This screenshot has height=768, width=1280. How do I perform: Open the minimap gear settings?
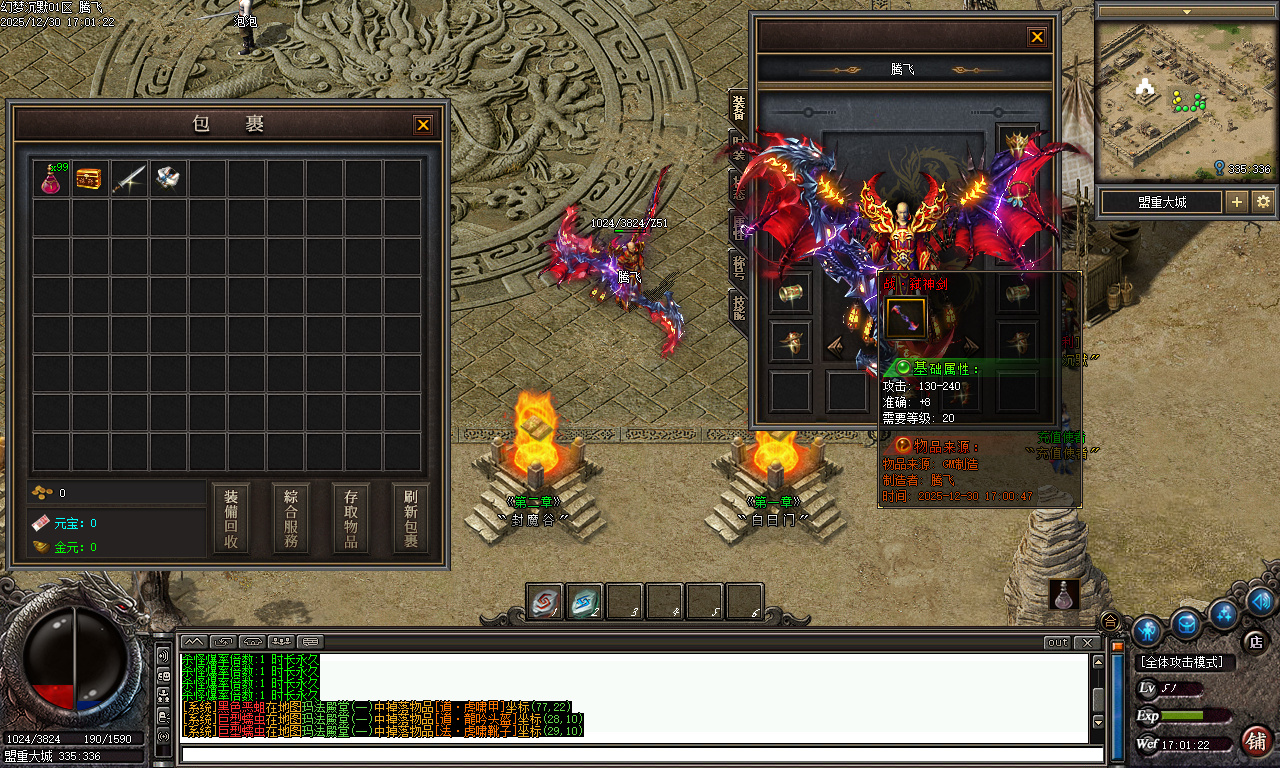[x=1263, y=202]
